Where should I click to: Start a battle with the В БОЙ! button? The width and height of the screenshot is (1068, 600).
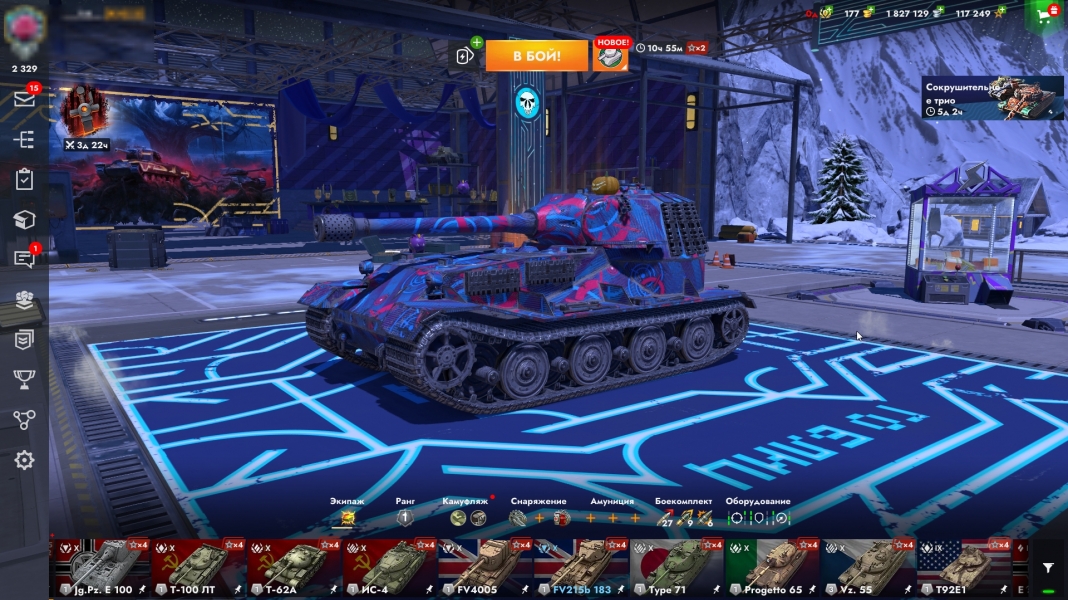(536, 56)
